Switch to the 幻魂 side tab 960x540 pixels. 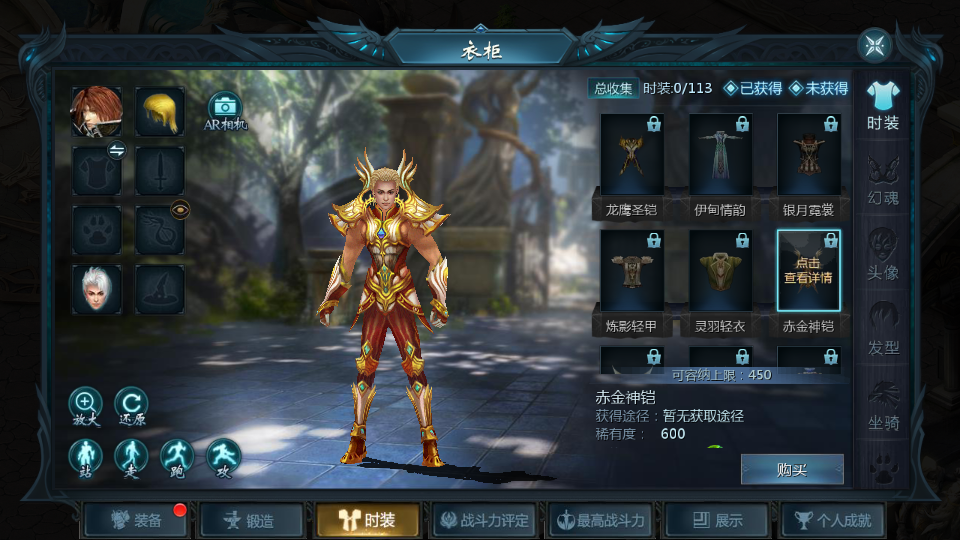pos(883,180)
